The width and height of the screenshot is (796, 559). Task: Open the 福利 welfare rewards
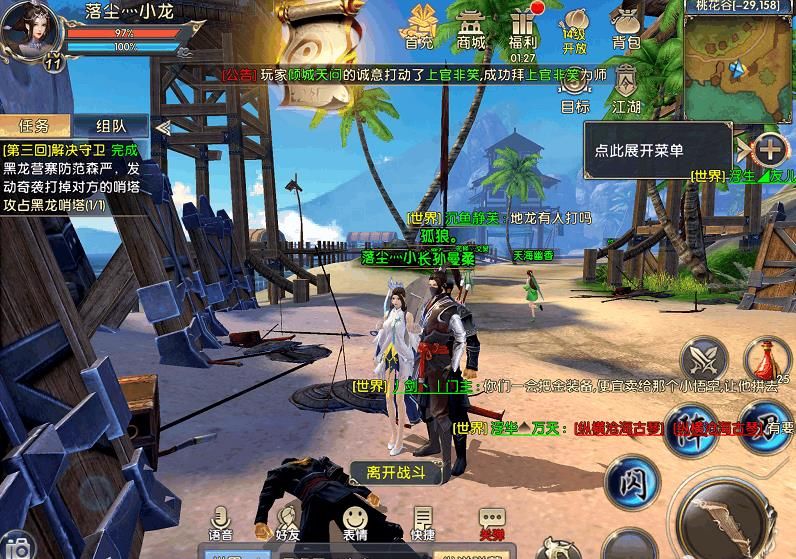(x=522, y=27)
